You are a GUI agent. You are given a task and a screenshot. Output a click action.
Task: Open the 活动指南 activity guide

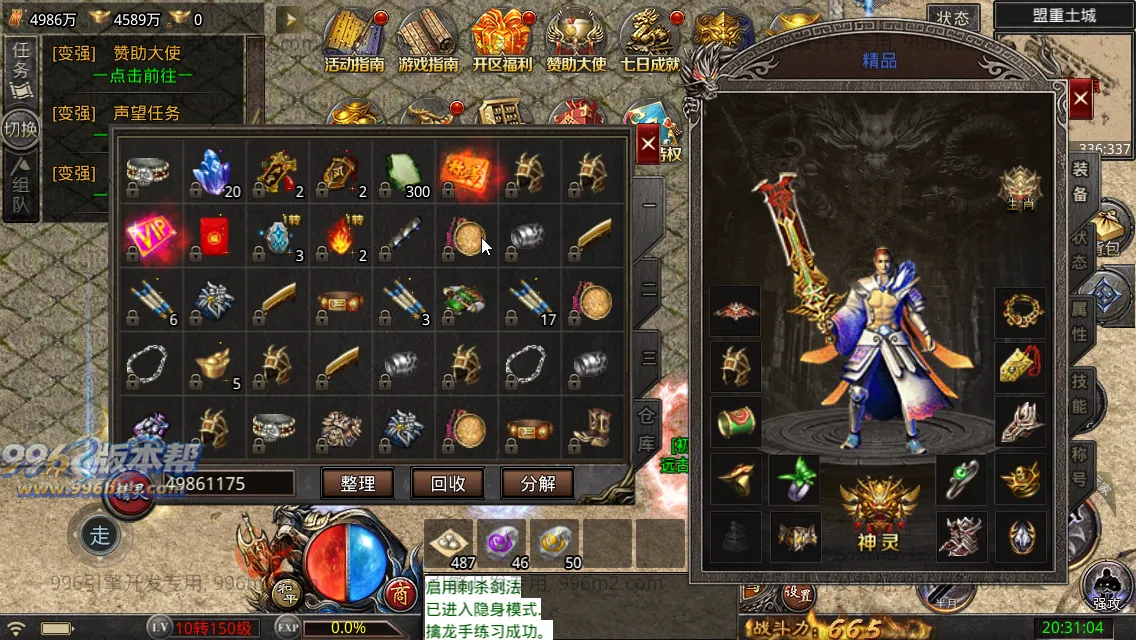pyautogui.click(x=355, y=42)
